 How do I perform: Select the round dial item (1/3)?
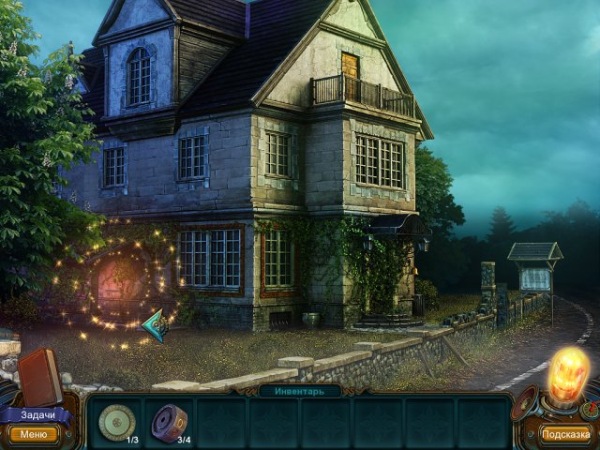coord(117,422)
